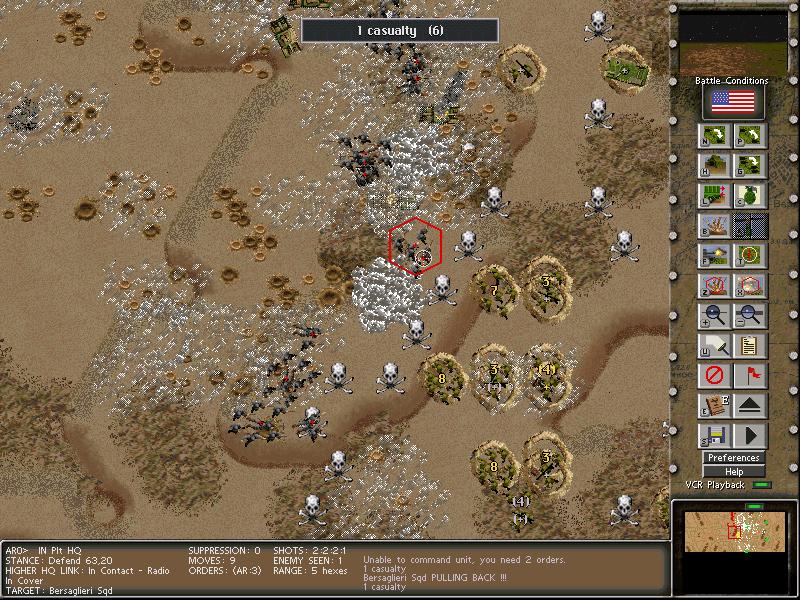Open the clipboard roster button
Screen dimensions: 800x600
(x=750, y=347)
